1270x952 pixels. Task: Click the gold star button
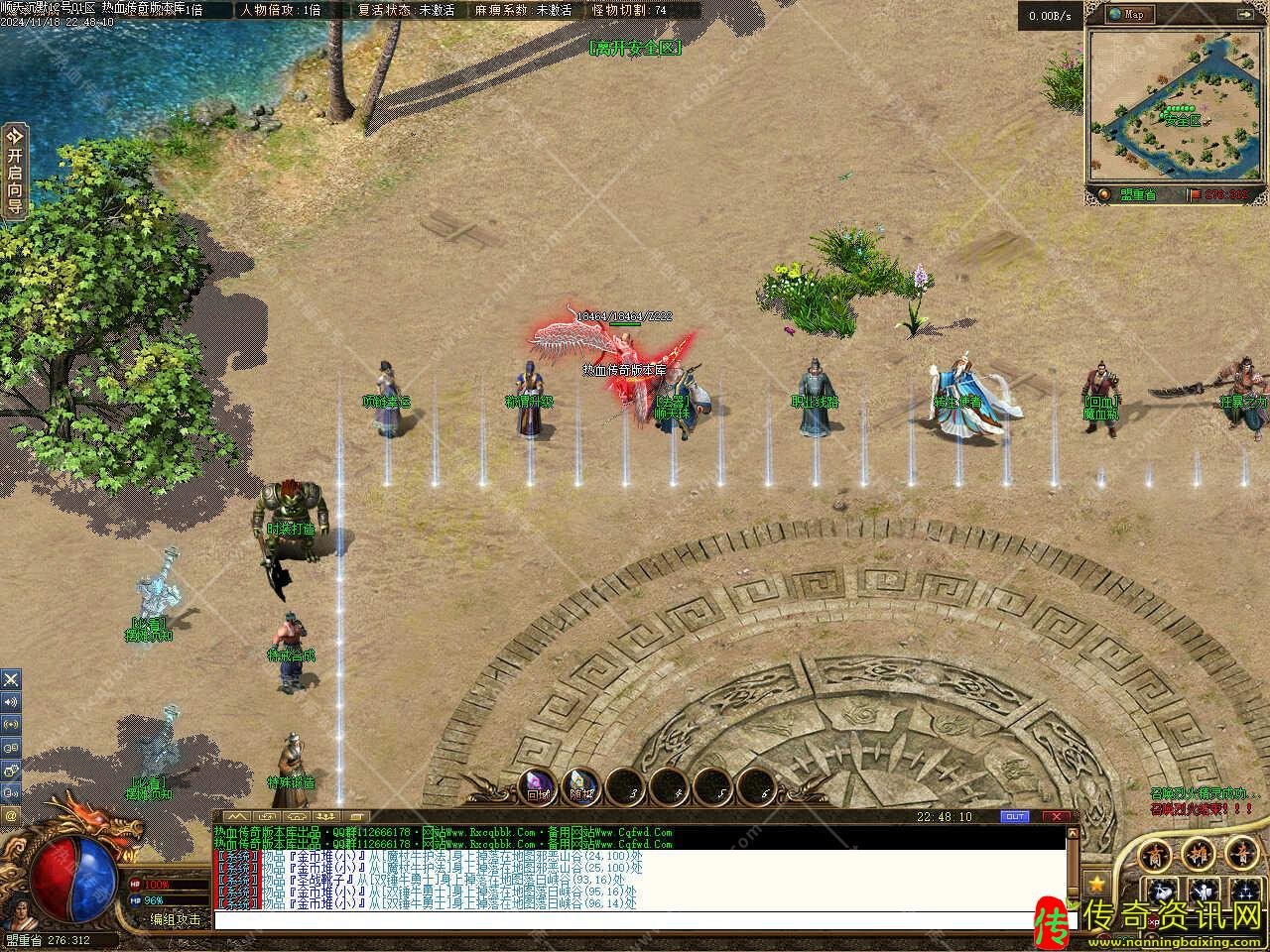[1096, 882]
